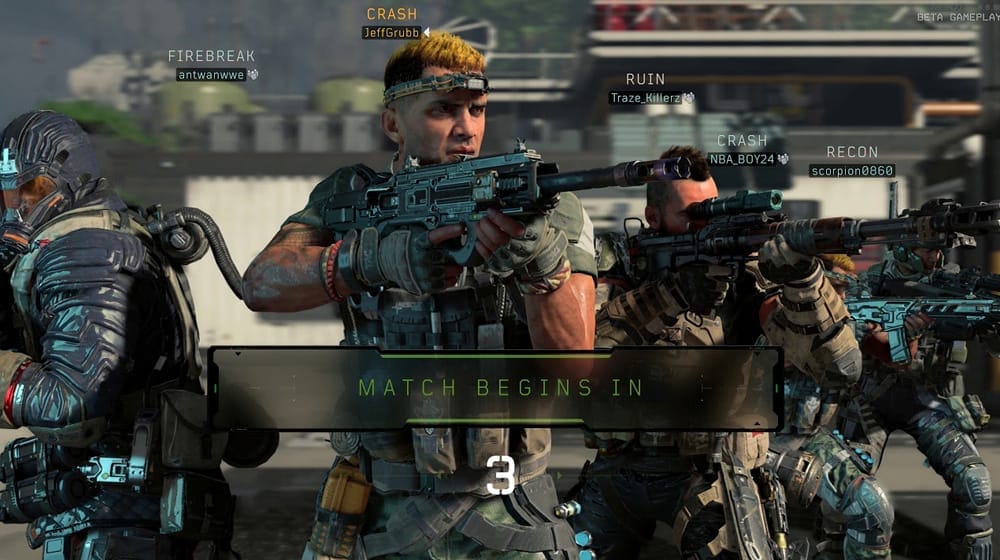Click the JeffGrubb player name tag
This screenshot has height=560, width=1000.
pyautogui.click(x=391, y=32)
